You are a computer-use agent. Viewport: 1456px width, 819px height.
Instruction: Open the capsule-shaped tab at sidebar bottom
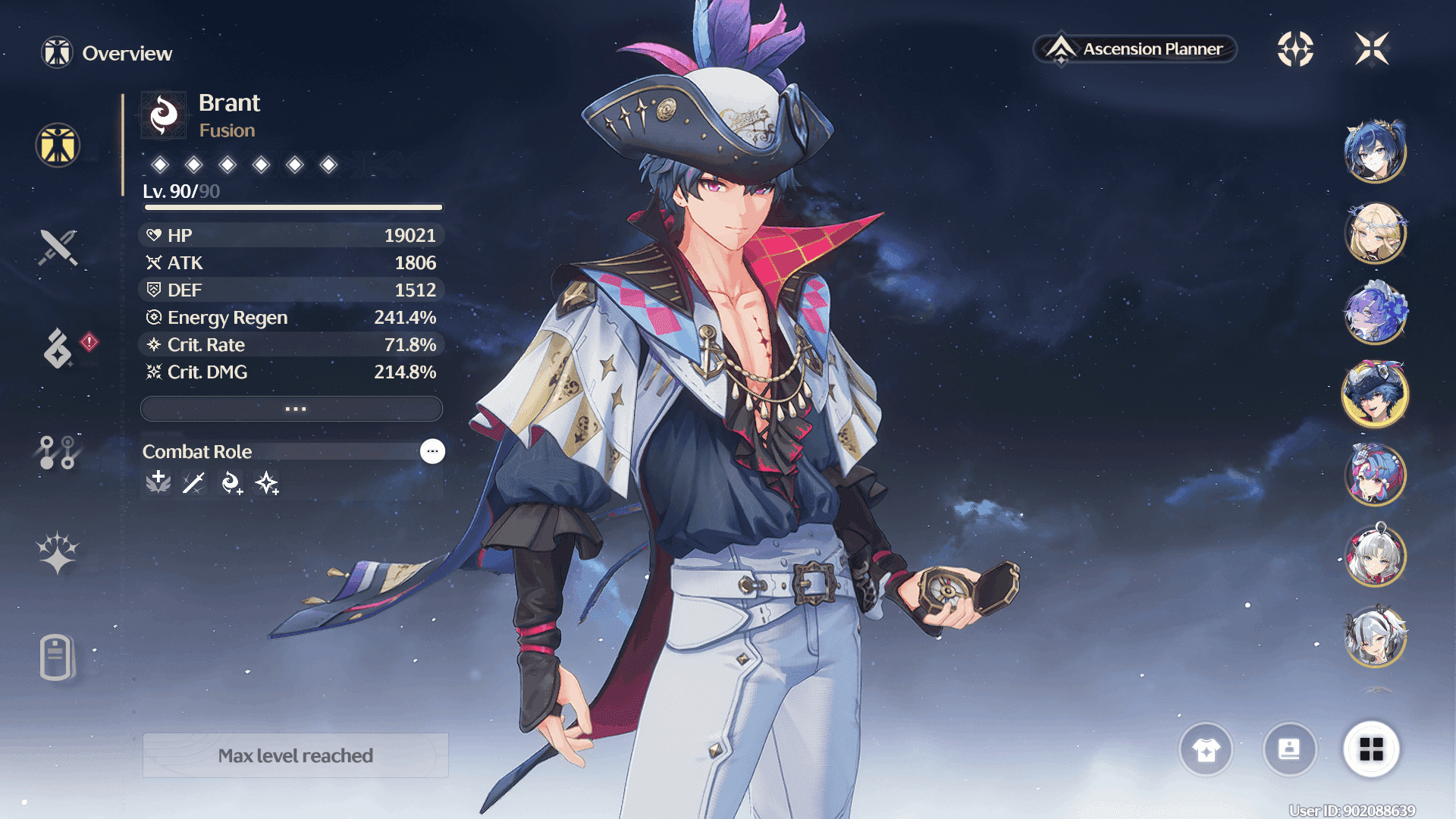pyautogui.click(x=57, y=657)
